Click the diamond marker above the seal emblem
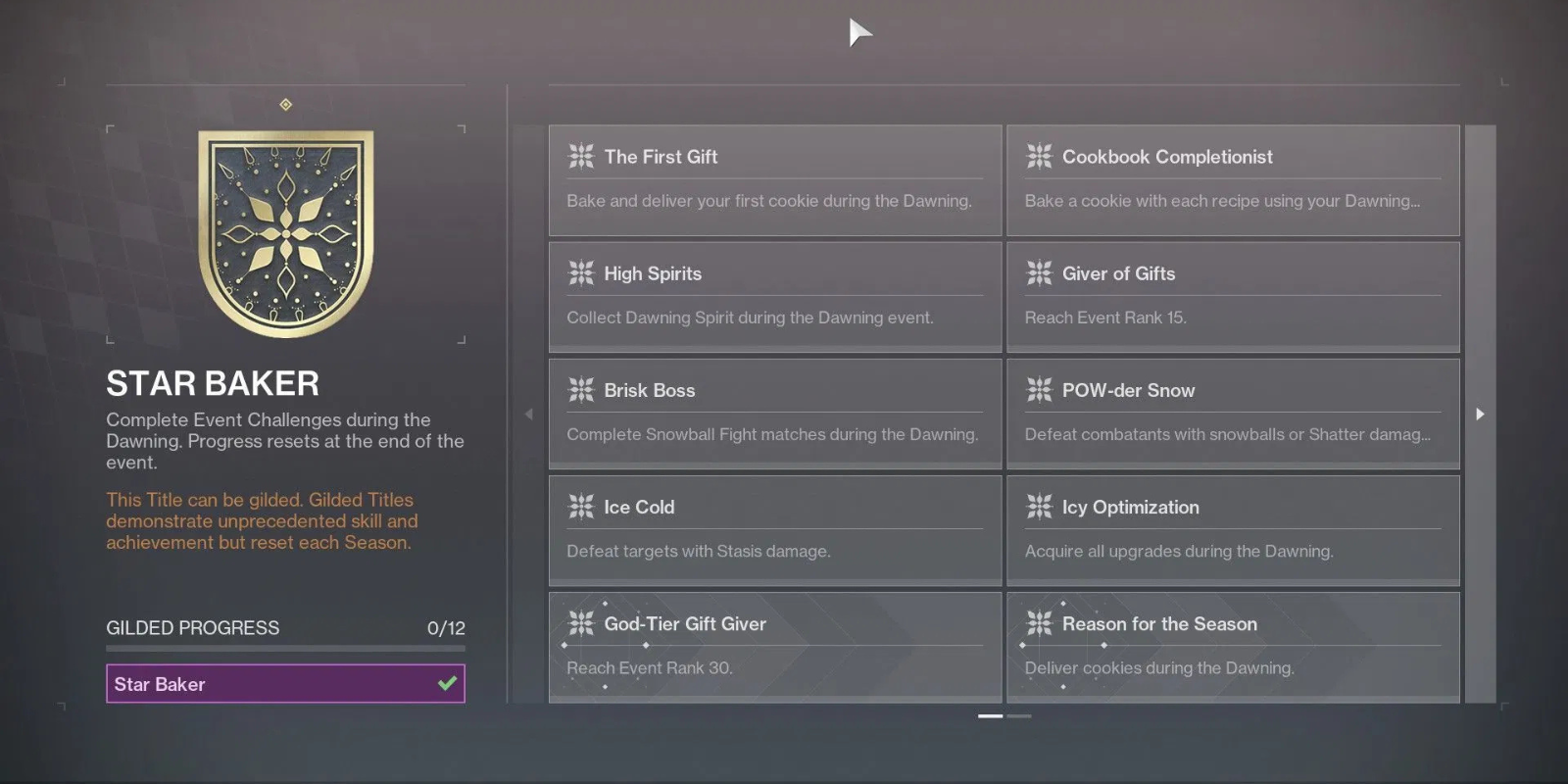 pyautogui.click(x=285, y=102)
